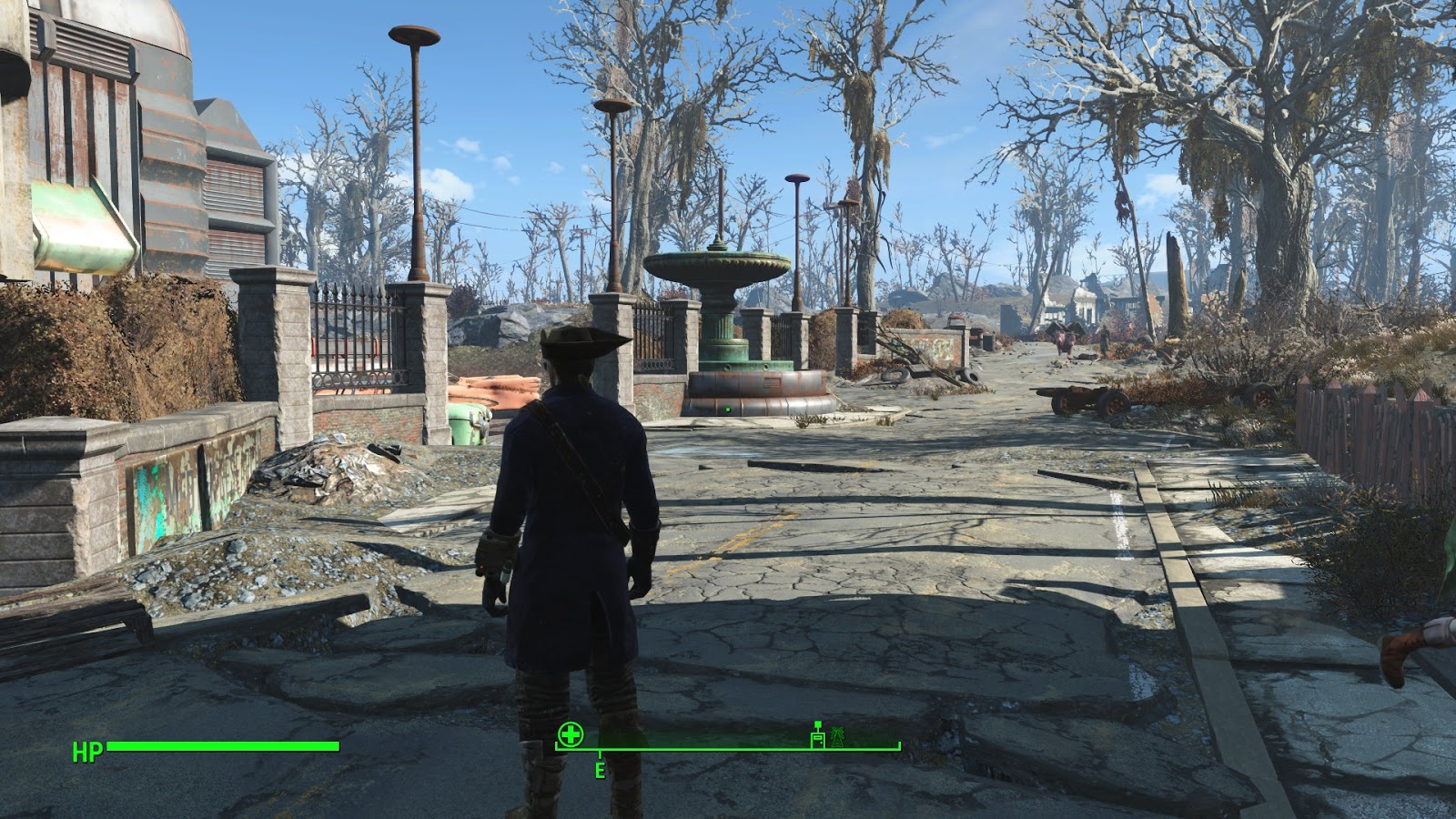1456x819 pixels.
Task: Click the E quest marker under the compass
Action: pyautogui.click(x=600, y=769)
